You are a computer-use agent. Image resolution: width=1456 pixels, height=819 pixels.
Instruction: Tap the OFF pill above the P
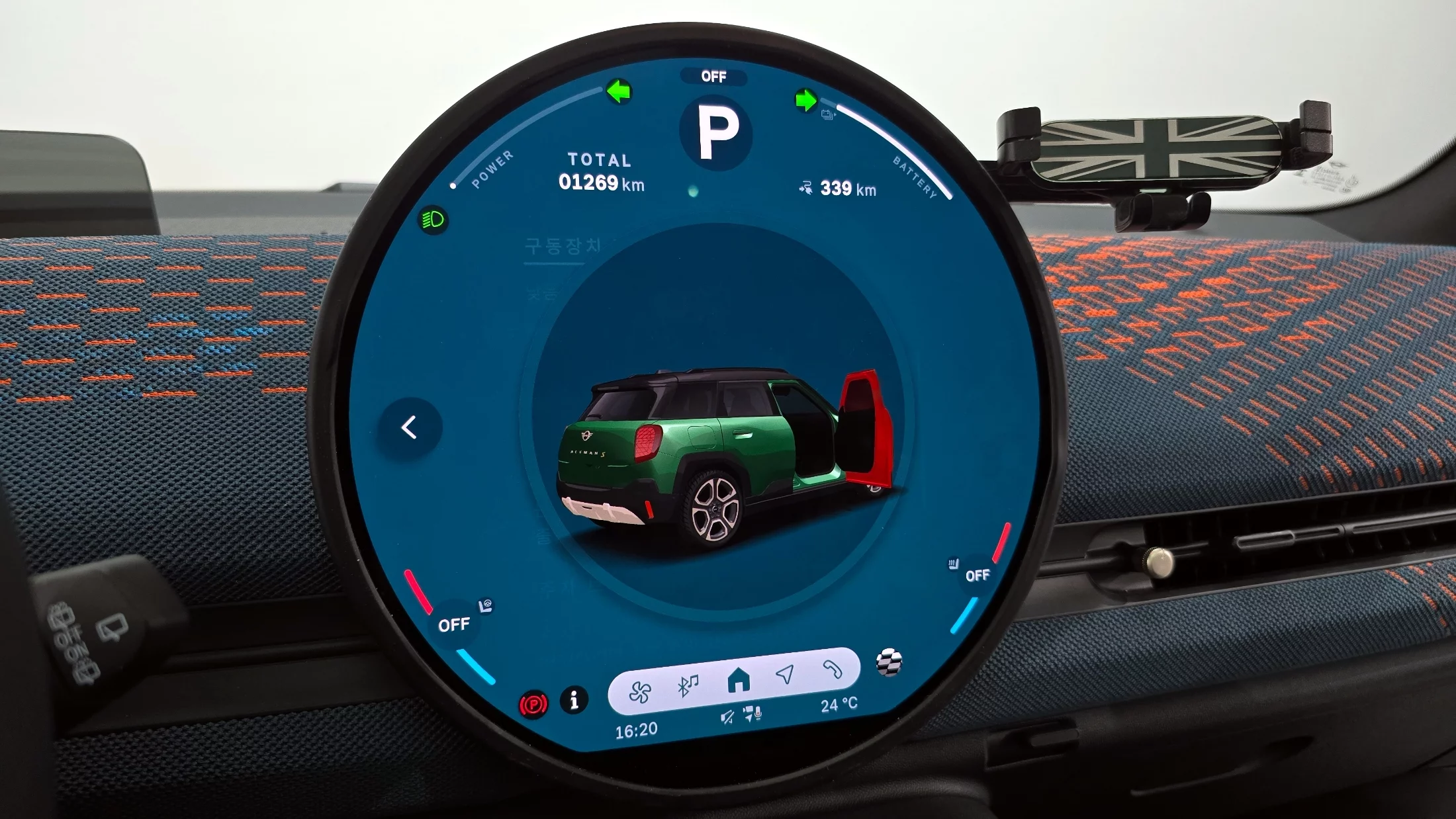713,77
